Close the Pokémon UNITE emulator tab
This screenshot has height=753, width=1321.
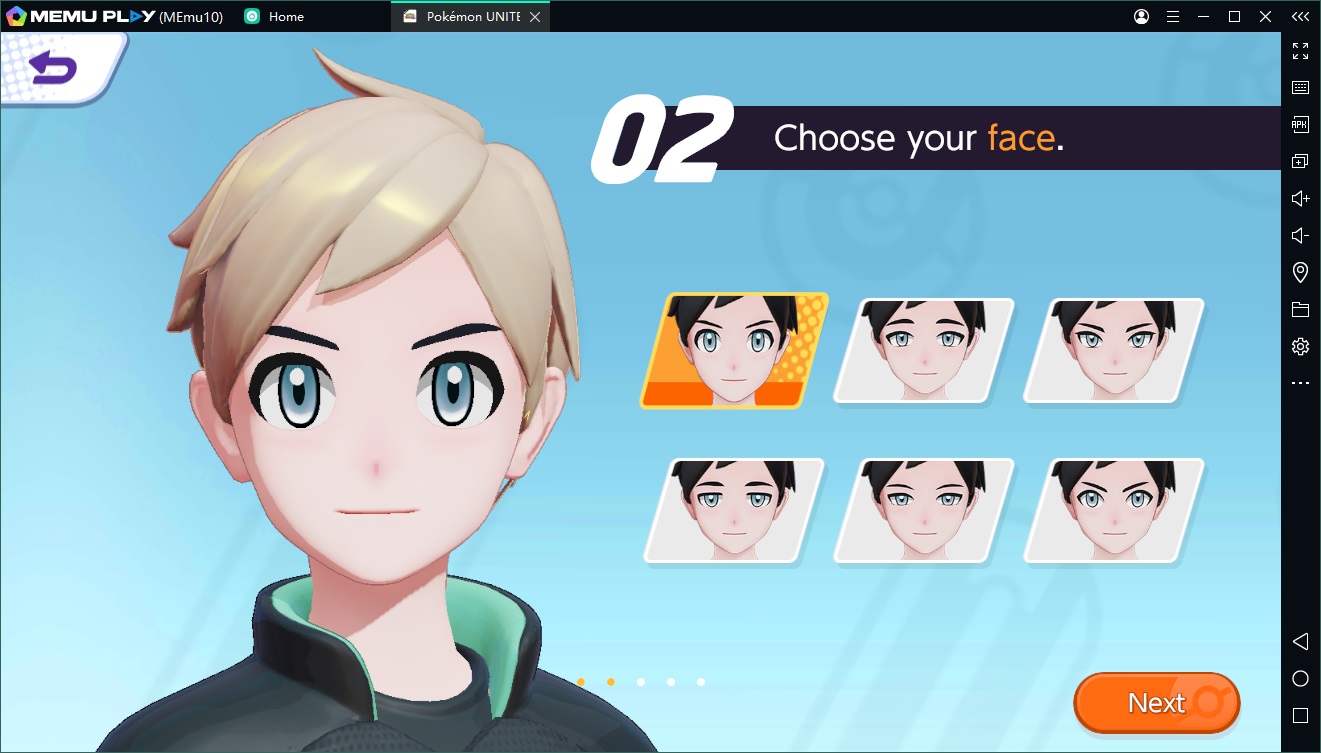tap(535, 17)
